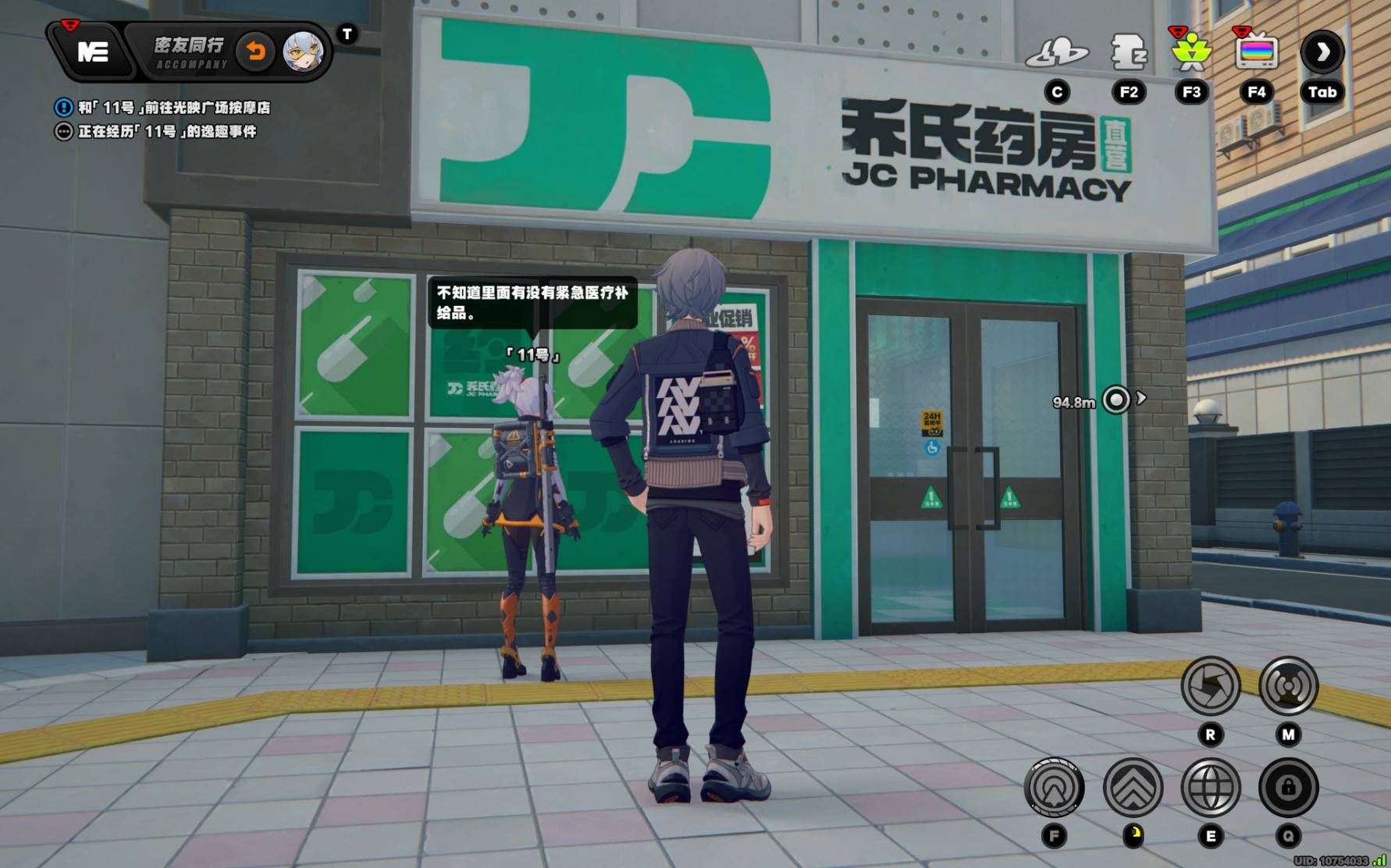Open the blue exclamation quest objective
Viewport: 1391px width, 868px height.
tap(63, 108)
